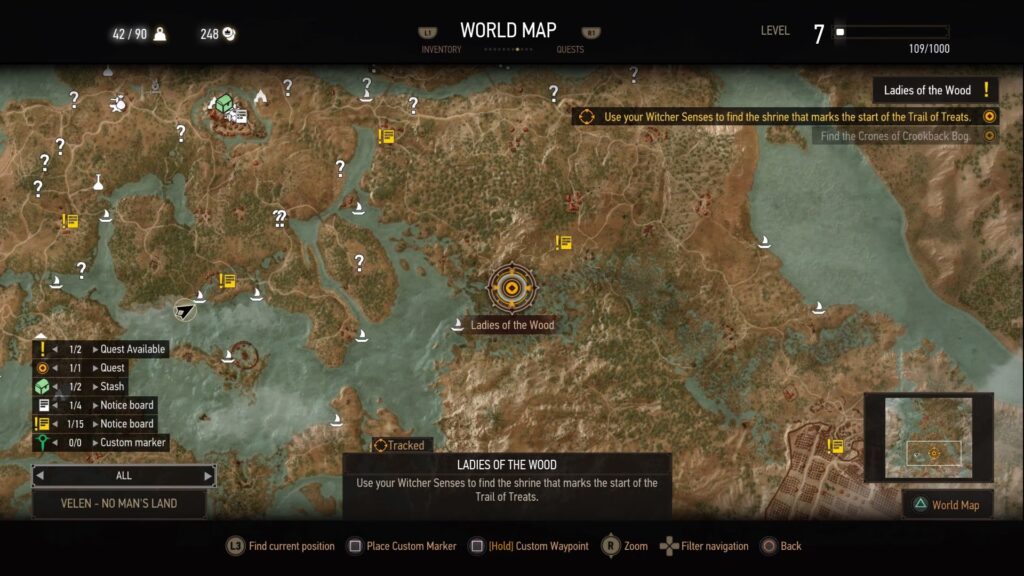Viewport: 1024px width, 576px height.
Task: Click the player position arrow marker
Action: click(x=185, y=310)
